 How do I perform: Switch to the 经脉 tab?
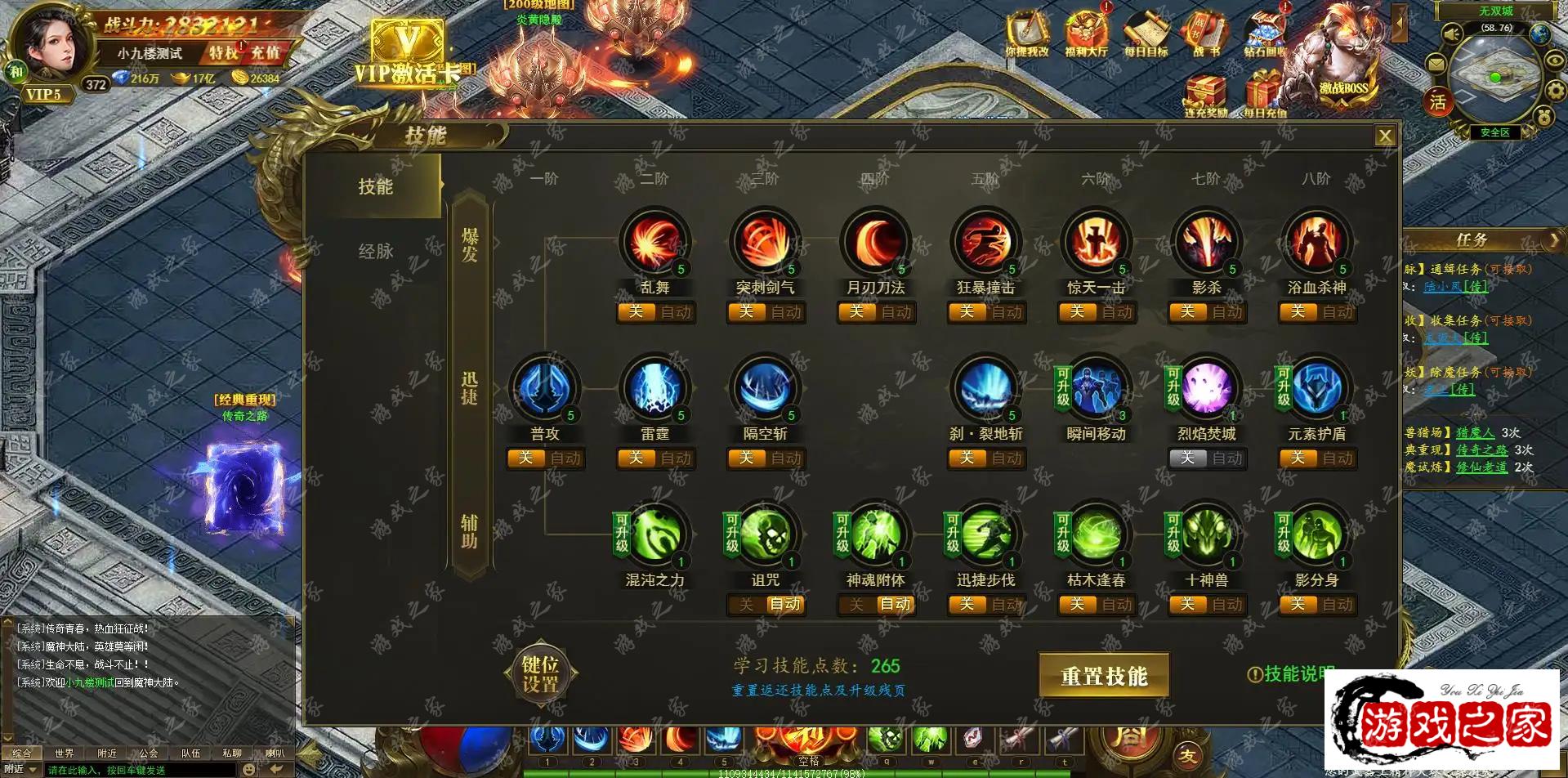pos(375,252)
